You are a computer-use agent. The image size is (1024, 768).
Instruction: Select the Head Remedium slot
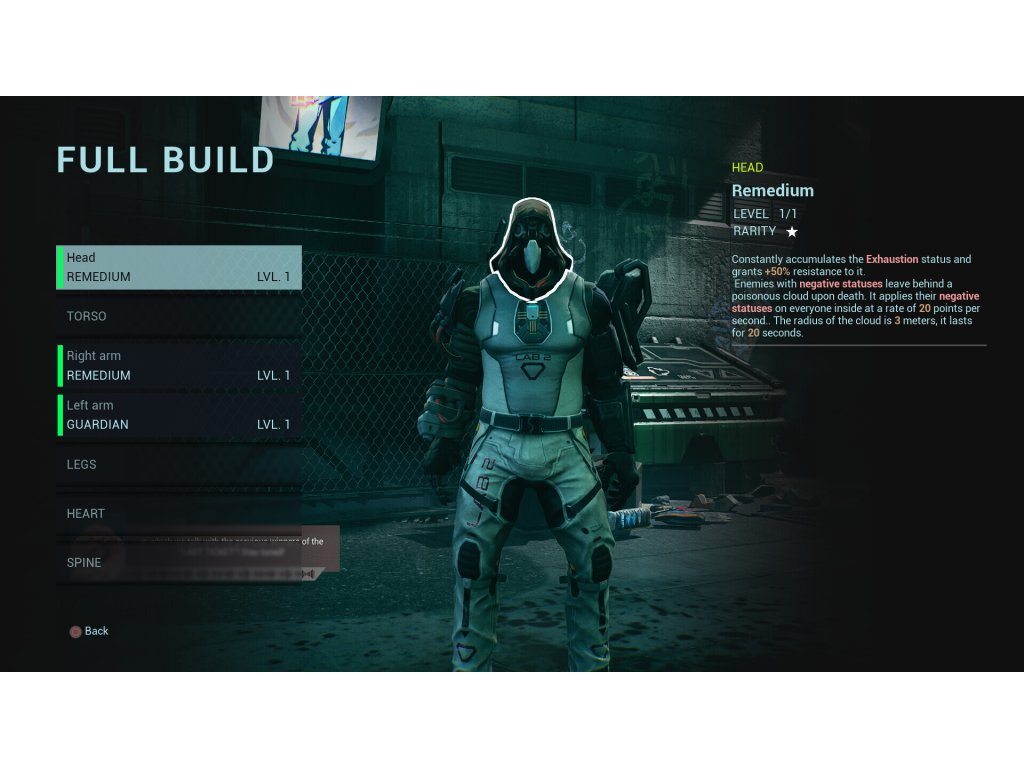tap(179, 267)
